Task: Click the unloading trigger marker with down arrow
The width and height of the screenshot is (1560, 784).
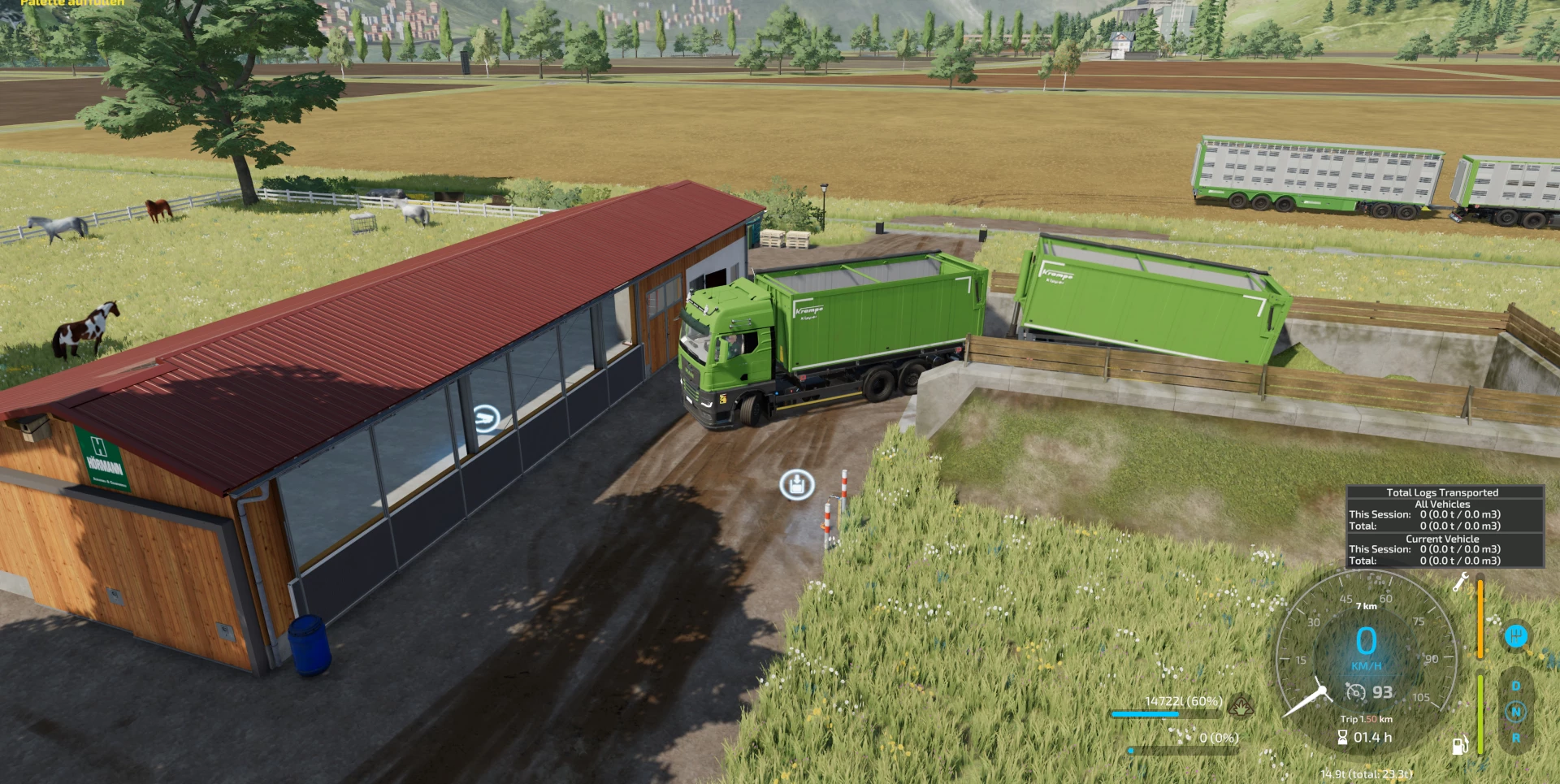Action: click(x=797, y=485)
